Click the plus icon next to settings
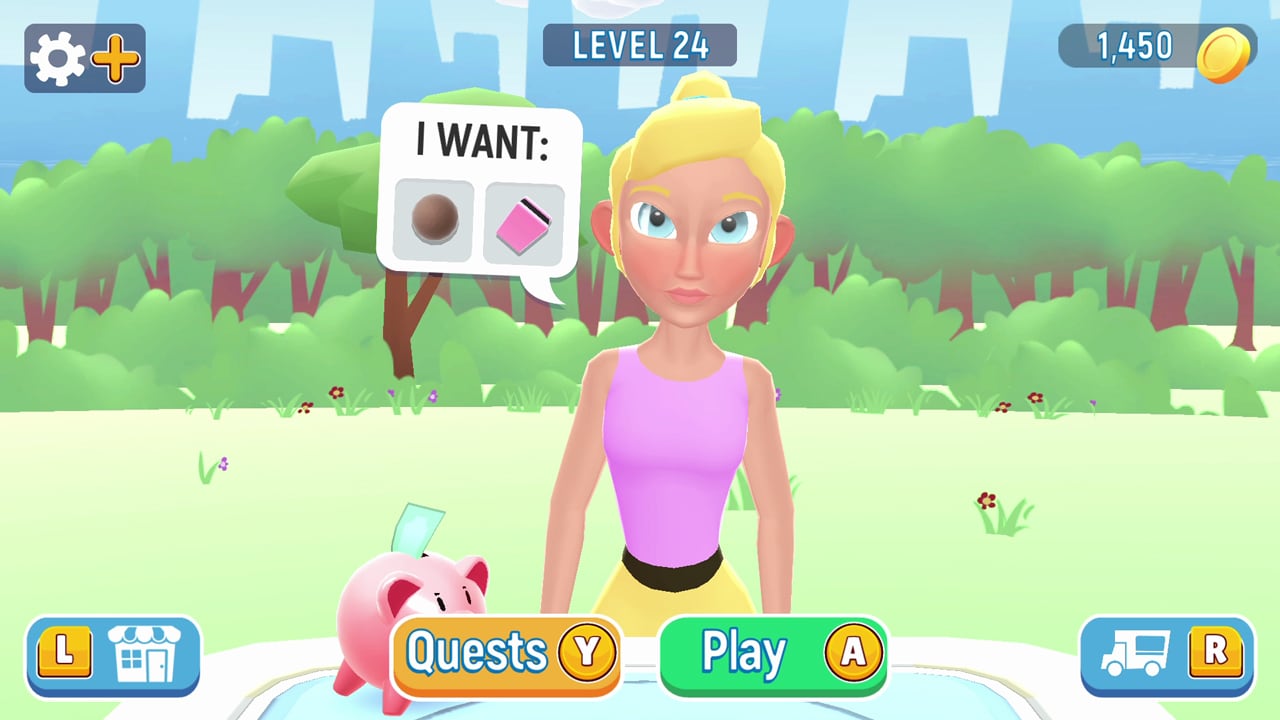Image resolution: width=1280 pixels, height=720 pixels. [114, 58]
